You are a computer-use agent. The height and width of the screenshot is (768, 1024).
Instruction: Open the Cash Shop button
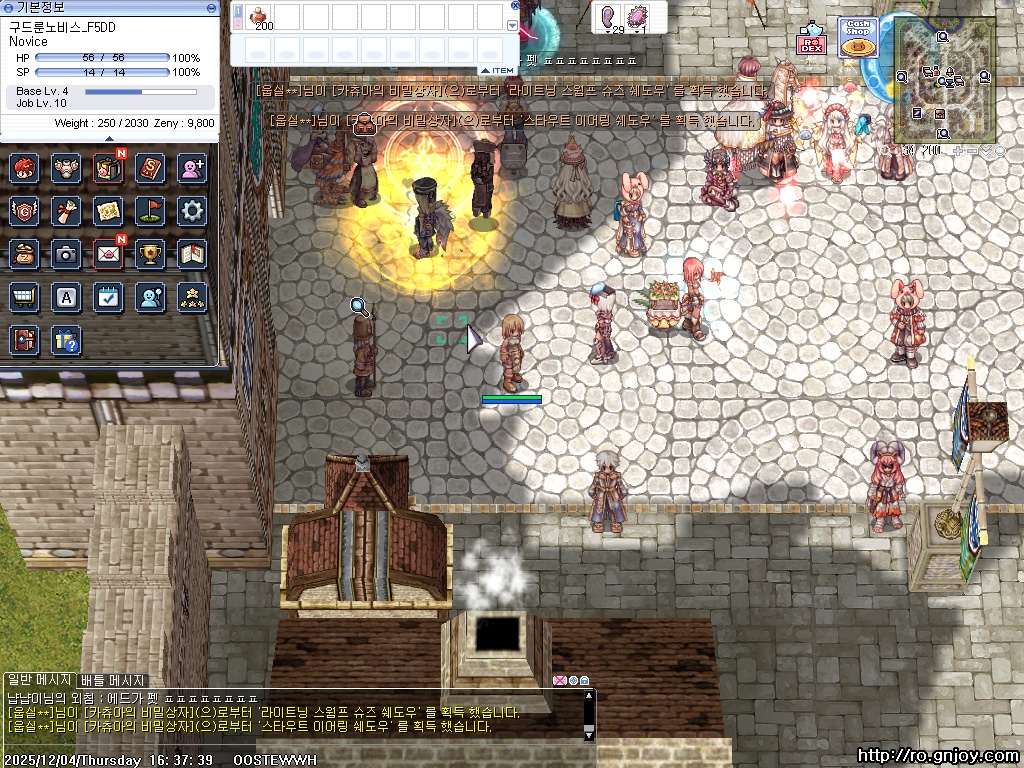[x=858, y=38]
